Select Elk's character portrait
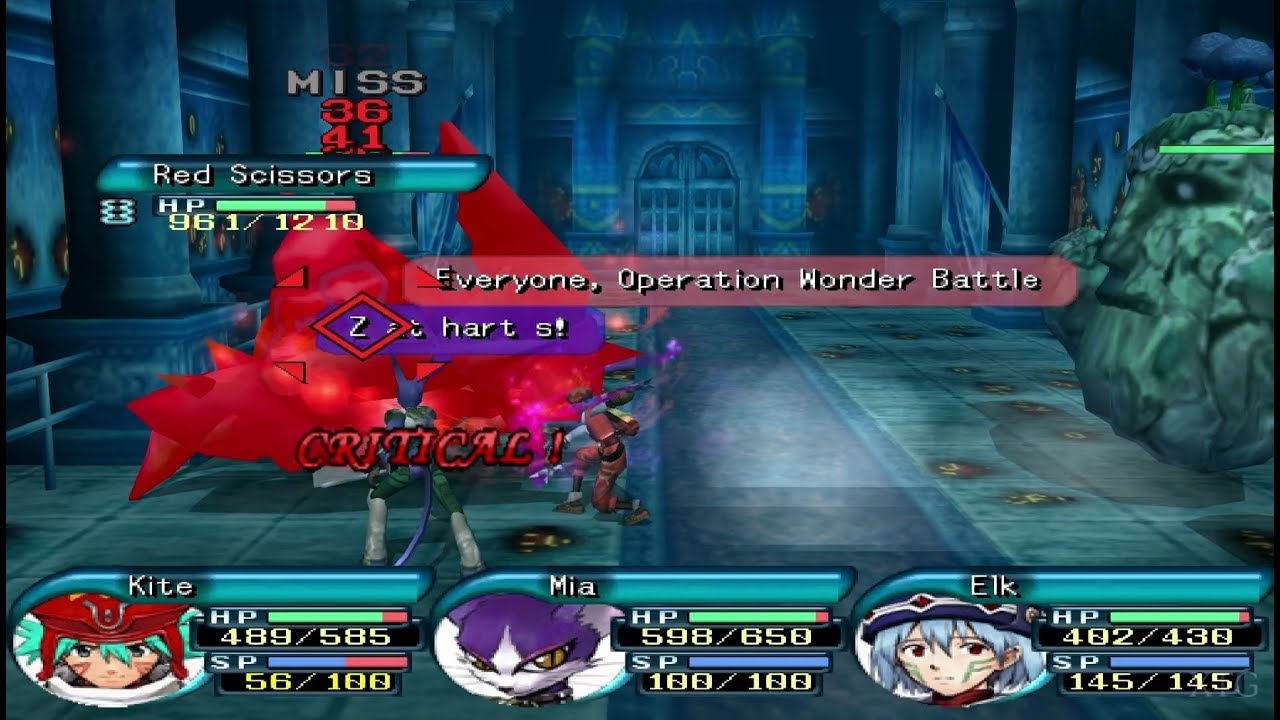 [946, 648]
